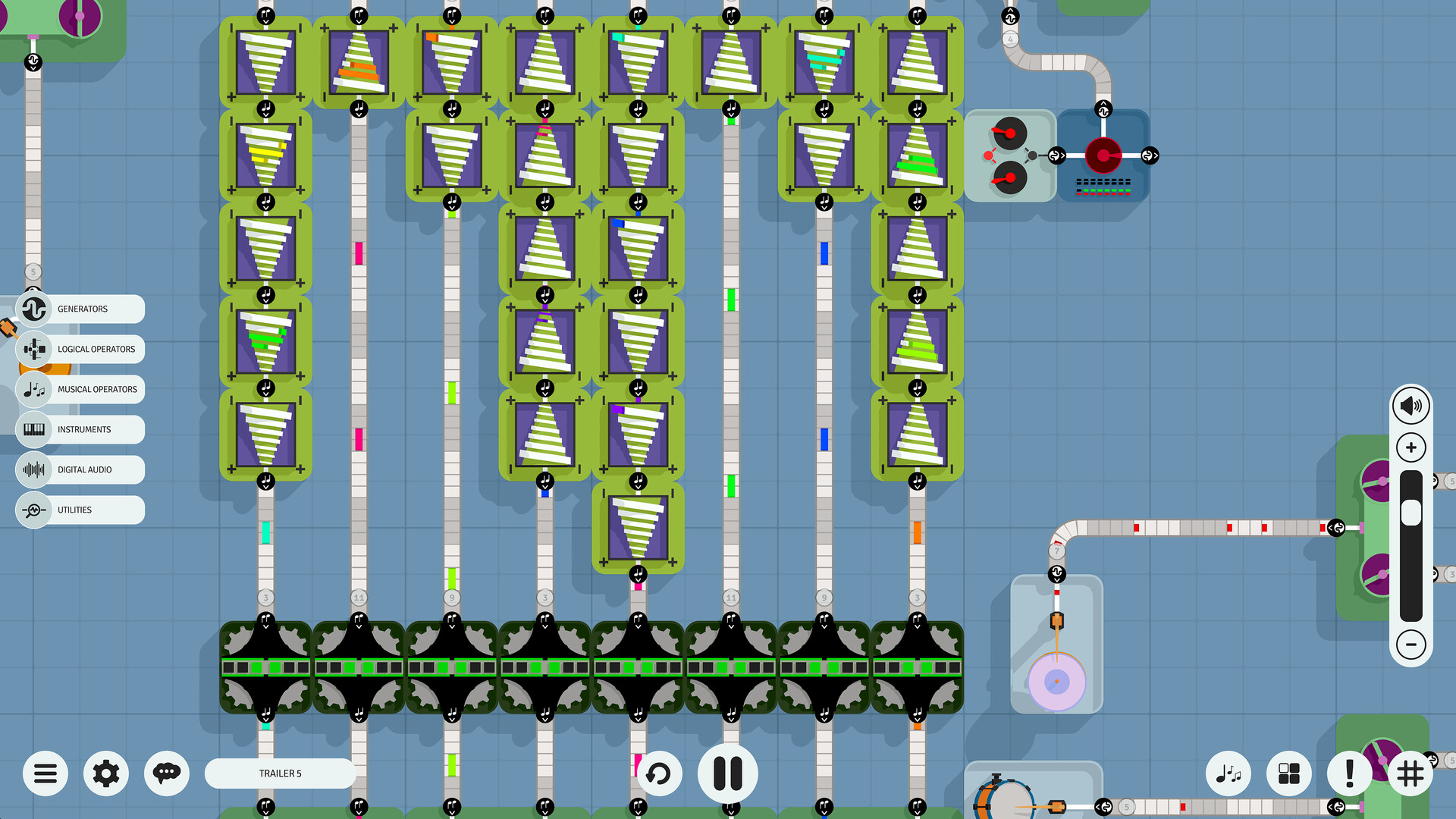Expand the Instruments keyboard category
This screenshot has height=819, width=1456.
[x=34, y=429]
